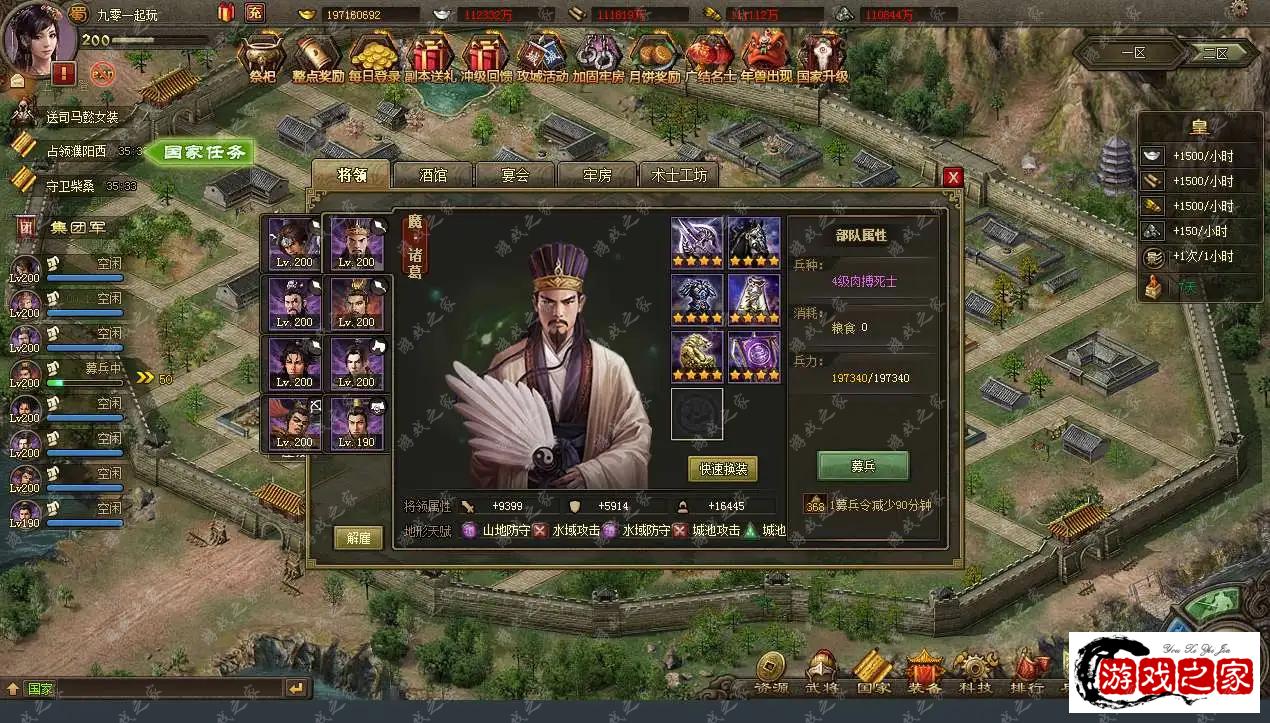Image resolution: width=1270 pixels, height=723 pixels.
Task: Show the 术士工坊 workshop tab
Action: point(679,174)
